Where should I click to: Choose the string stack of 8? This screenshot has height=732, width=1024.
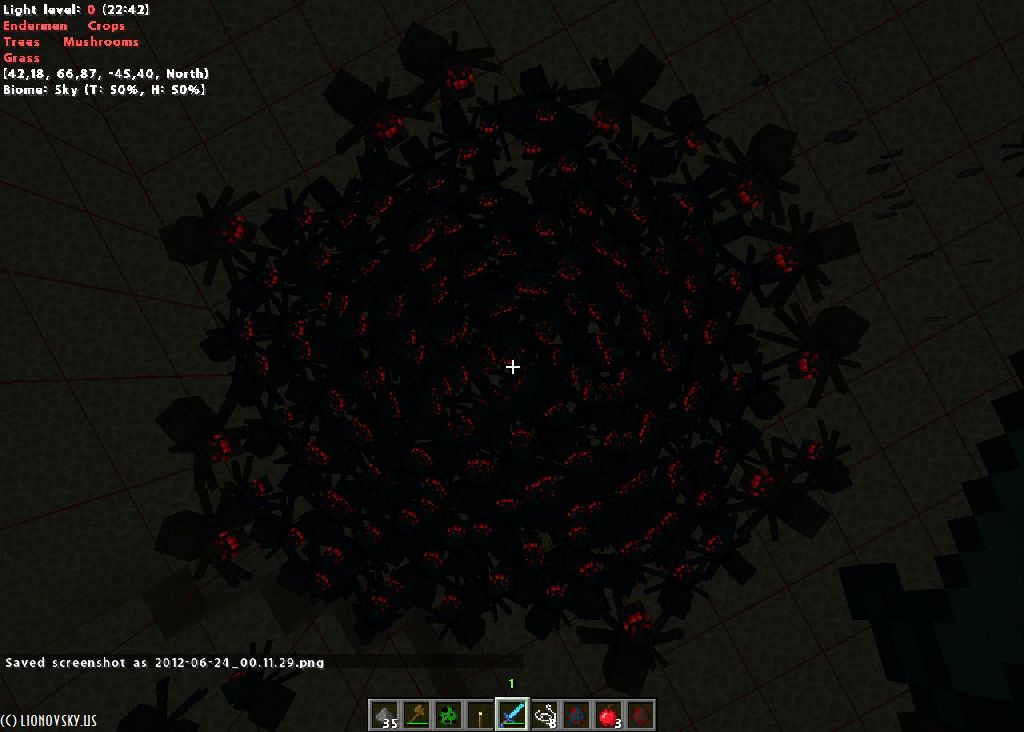click(x=544, y=715)
